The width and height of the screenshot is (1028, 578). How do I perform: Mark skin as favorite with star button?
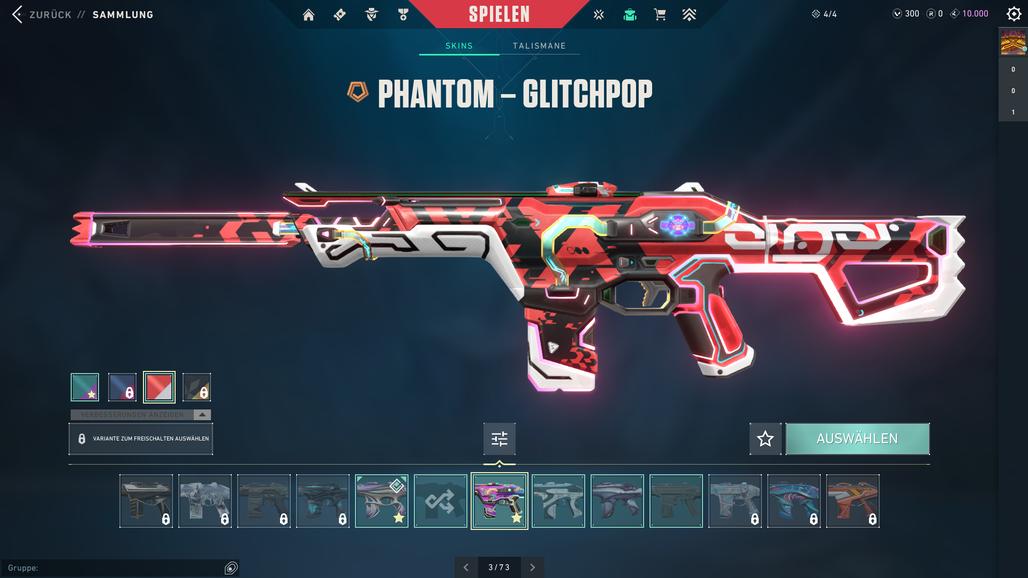765,439
